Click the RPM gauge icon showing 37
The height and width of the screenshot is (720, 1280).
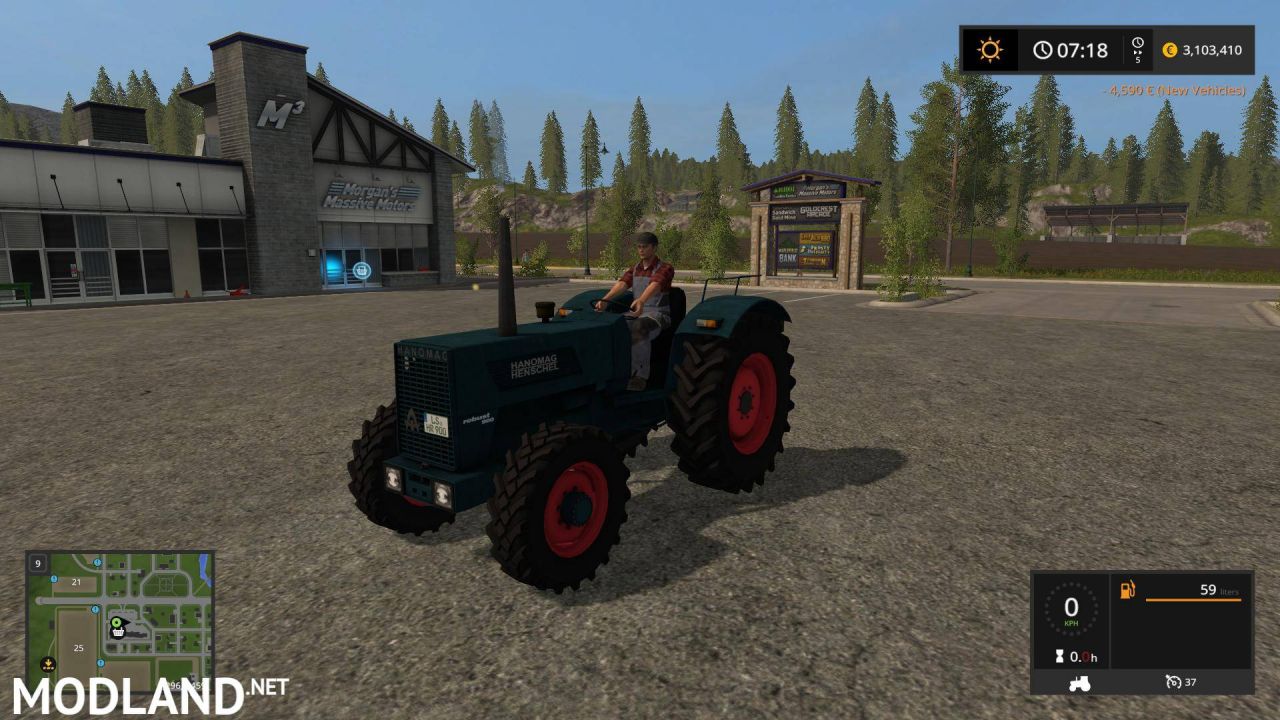coord(1174,682)
